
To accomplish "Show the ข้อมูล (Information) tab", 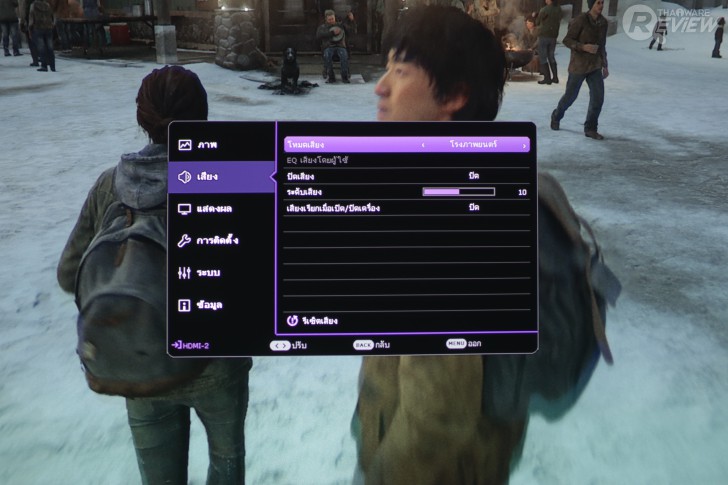I will (x=208, y=305).
